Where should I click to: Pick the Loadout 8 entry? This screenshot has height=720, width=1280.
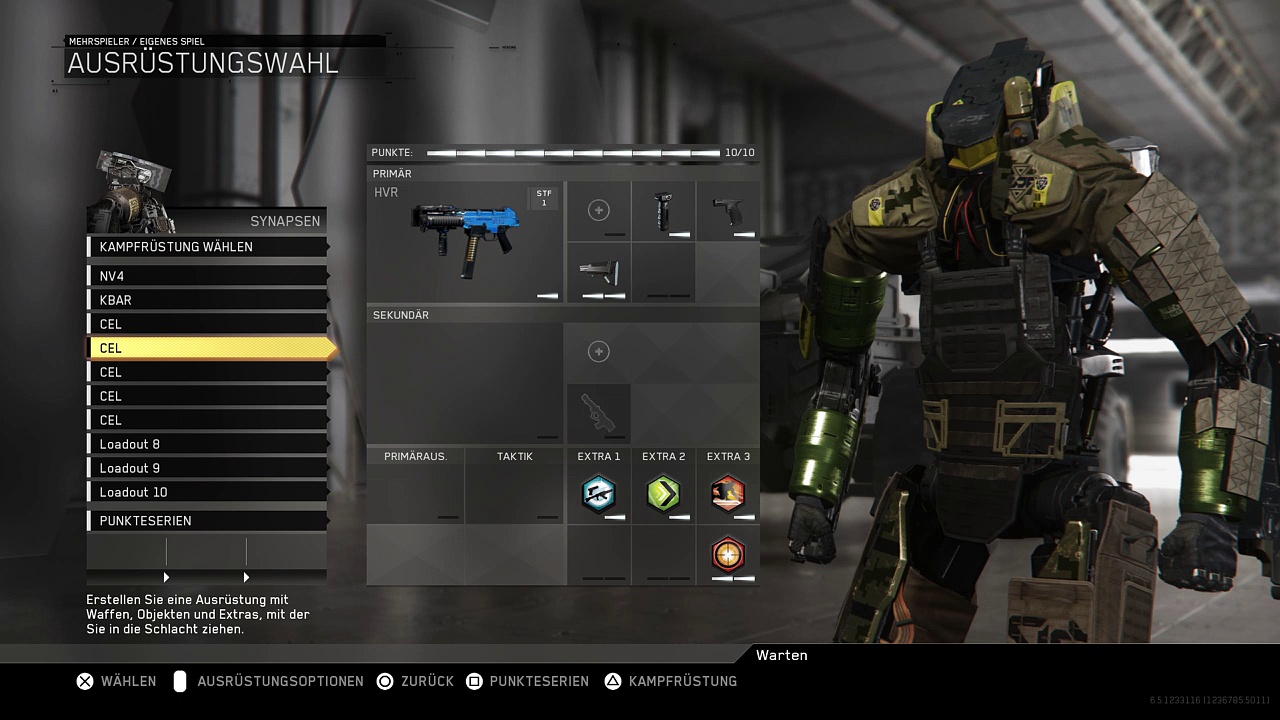pos(208,444)
